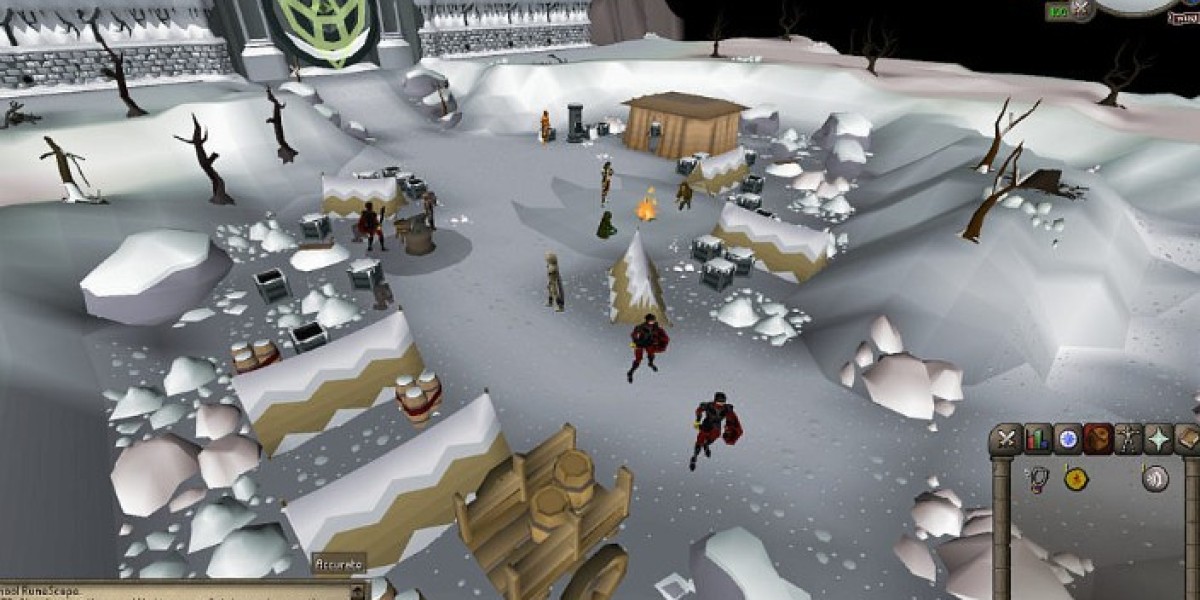This screenshot has width=1200, height=600.
Task: Open the Magic spellbook tab
Action: coord(1188,439)
